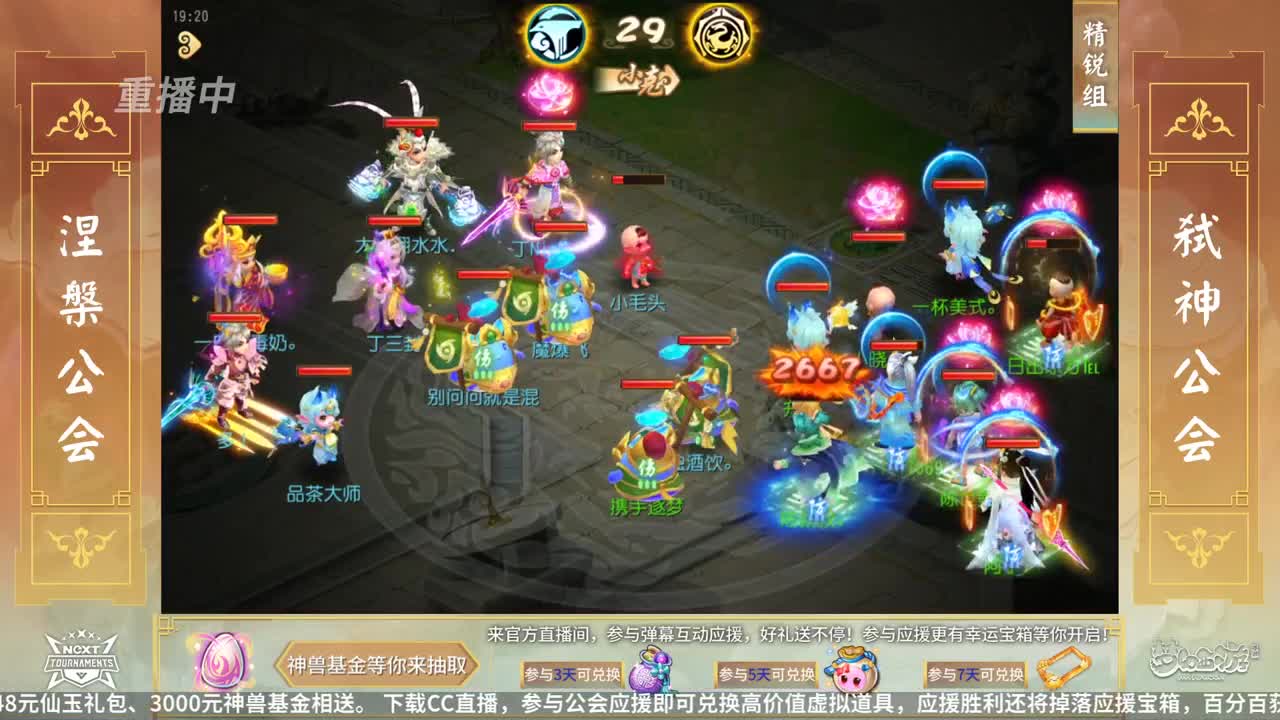Click the health bar above 小毛头
Image resolution: width=1280 pixels, height=720 pixels.
pyautogui.click(x=636, y=180)
